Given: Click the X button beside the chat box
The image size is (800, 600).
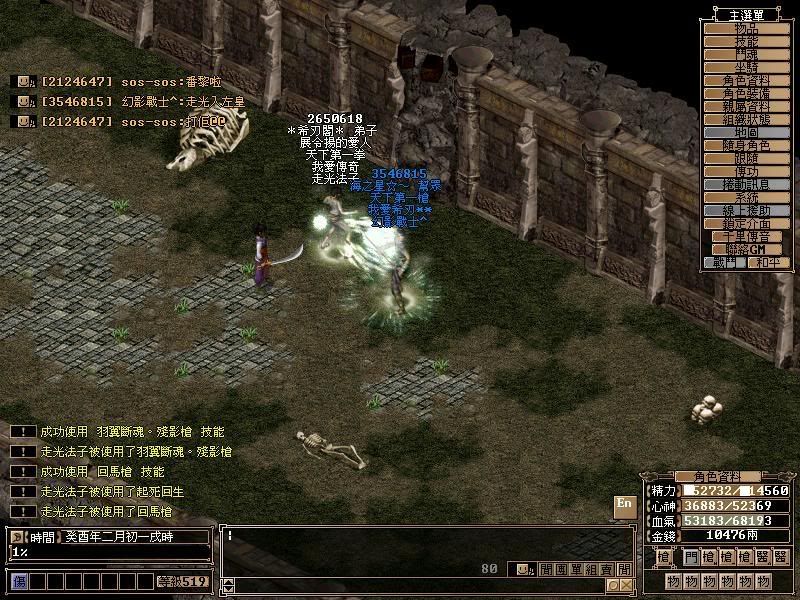Looking at the screenshot, I should (626, 585).
